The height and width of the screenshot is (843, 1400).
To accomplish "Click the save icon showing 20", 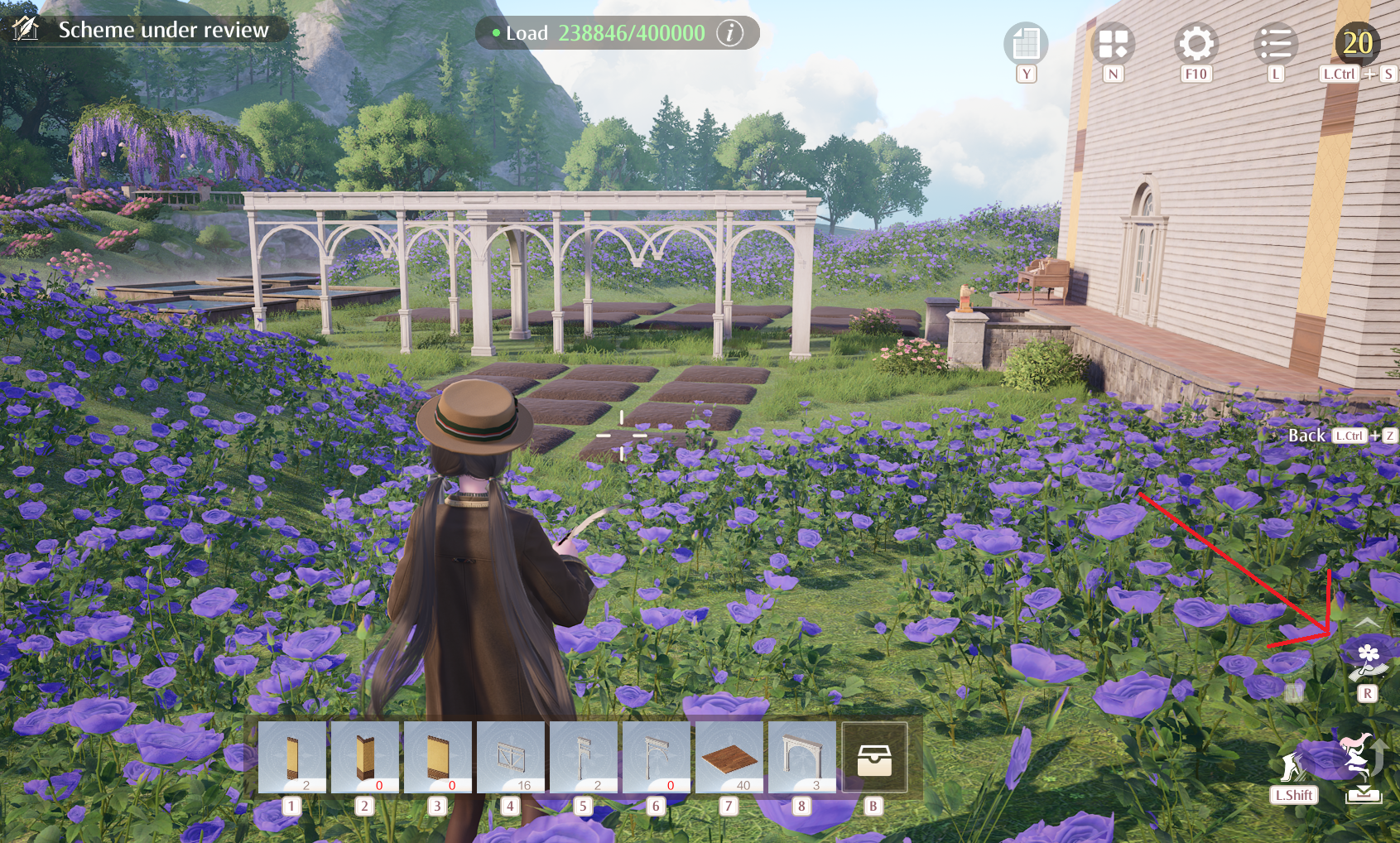I will coord(1357,43).
